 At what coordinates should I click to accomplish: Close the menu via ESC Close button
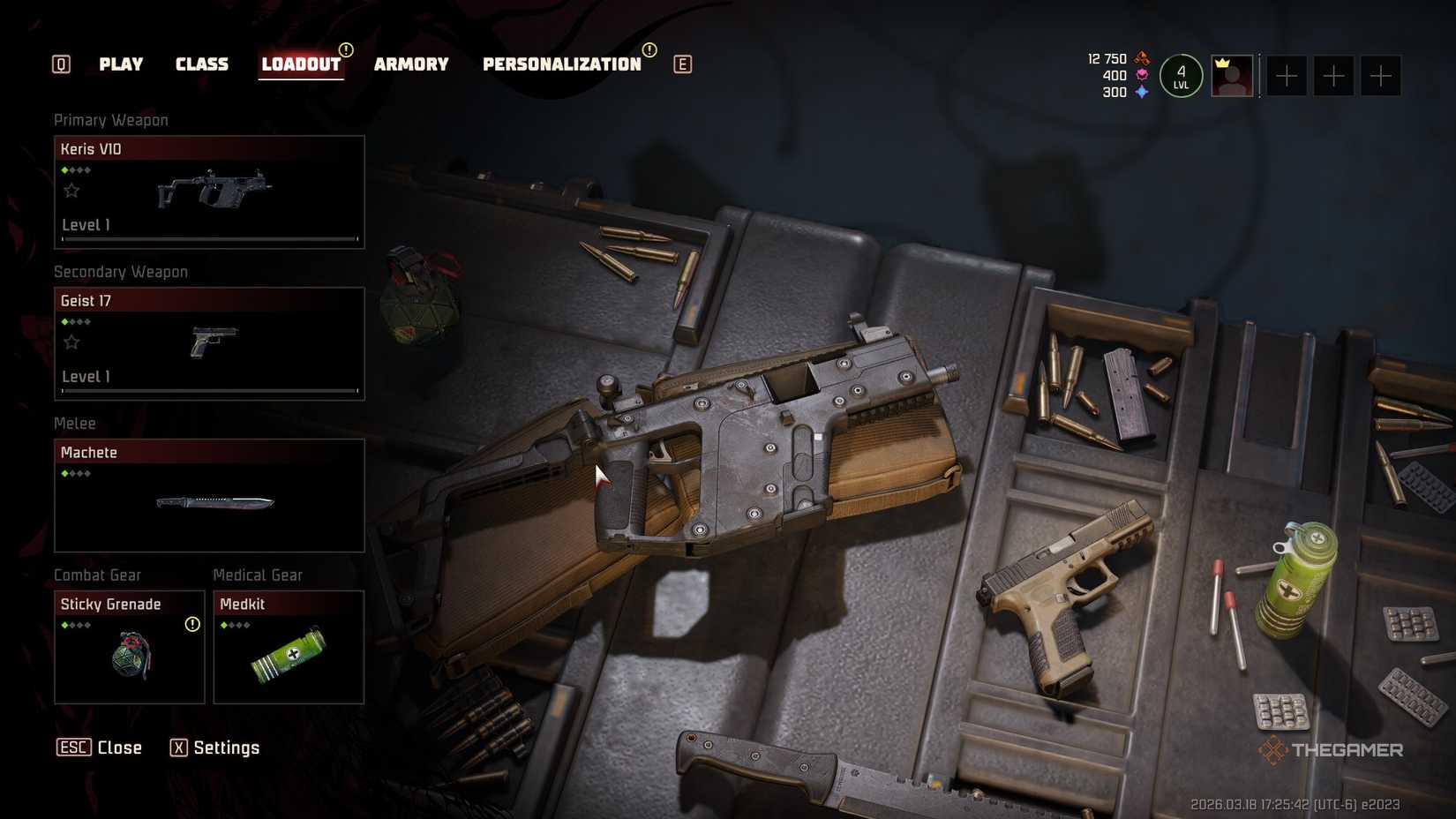tap(100, 748)
